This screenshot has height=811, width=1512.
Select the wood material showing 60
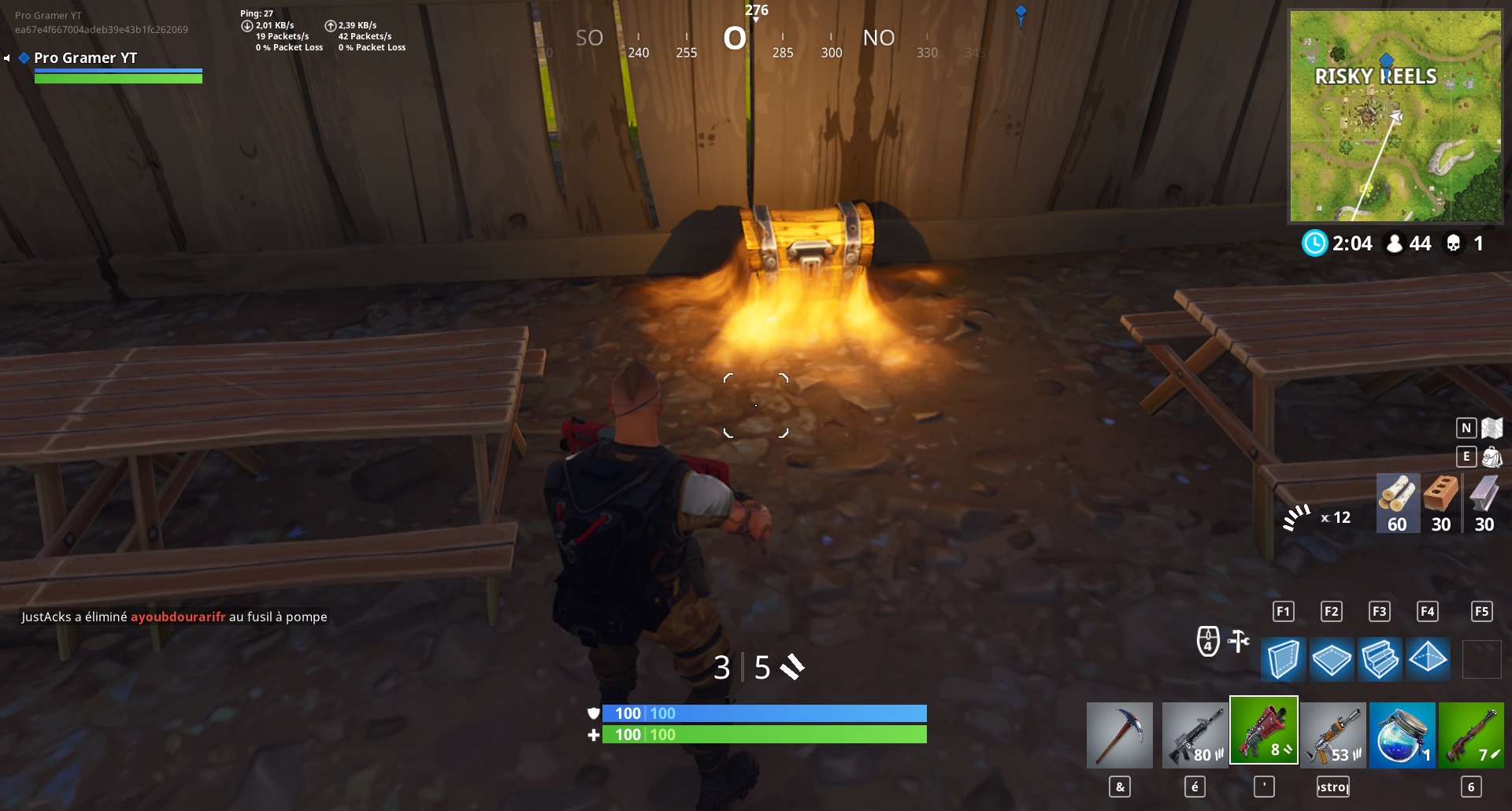point(1399,503)
